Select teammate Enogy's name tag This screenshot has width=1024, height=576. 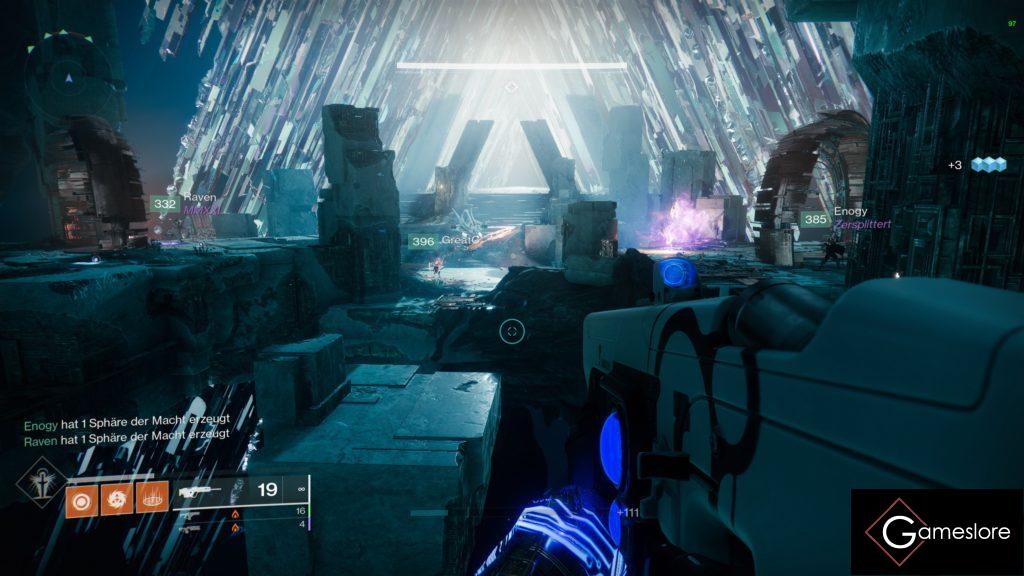[x=850, y=211]
